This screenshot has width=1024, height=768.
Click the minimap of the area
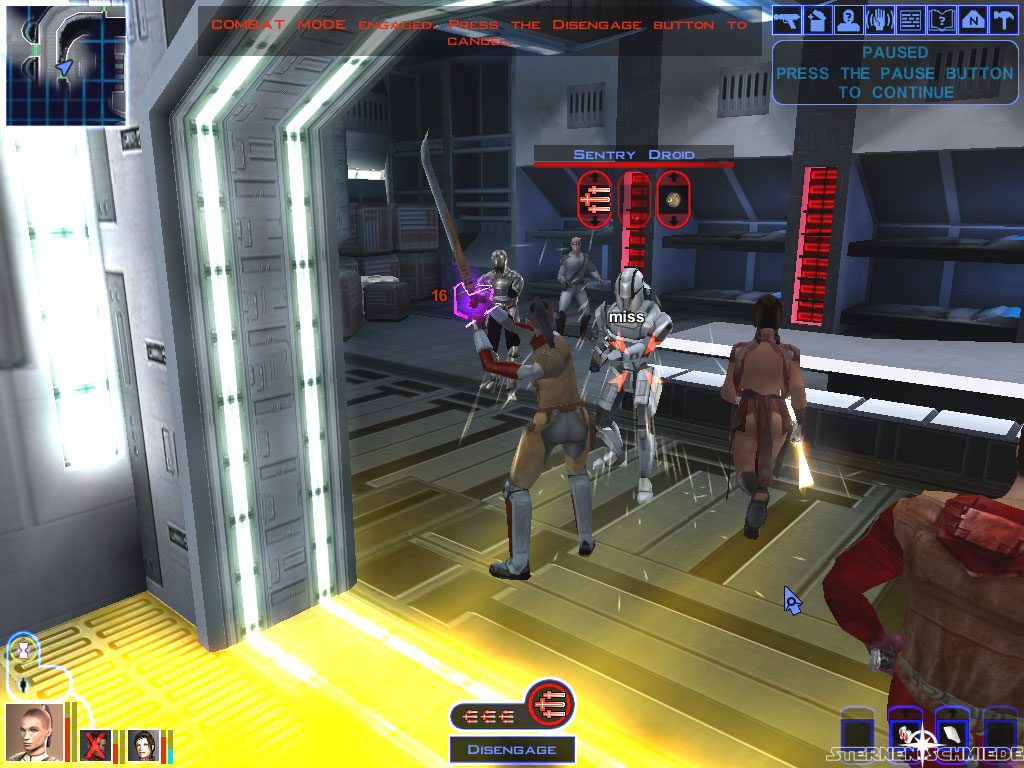pos(66,66)
